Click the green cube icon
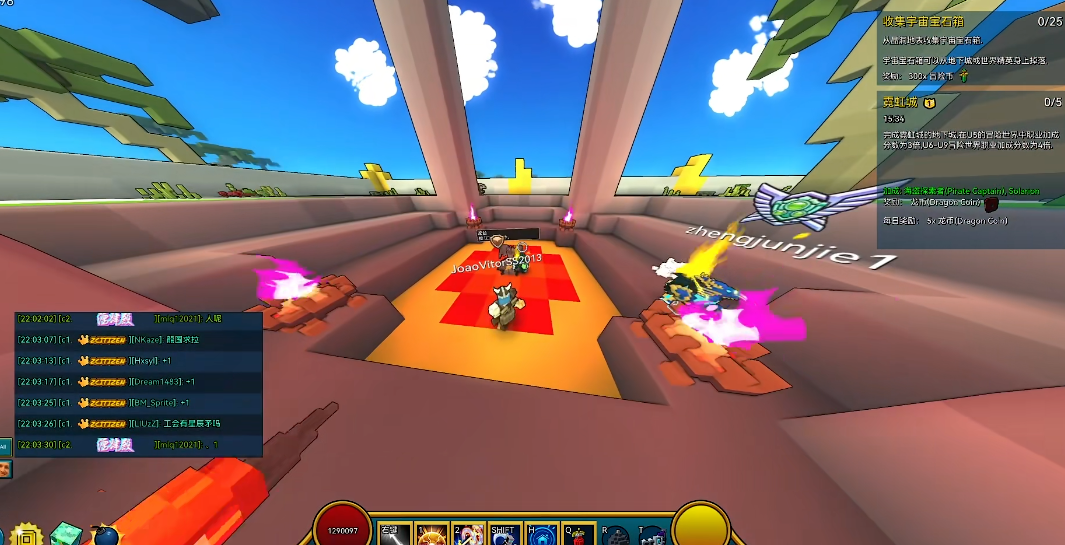Screen dimensions: 1065x545 click(65, 535)
